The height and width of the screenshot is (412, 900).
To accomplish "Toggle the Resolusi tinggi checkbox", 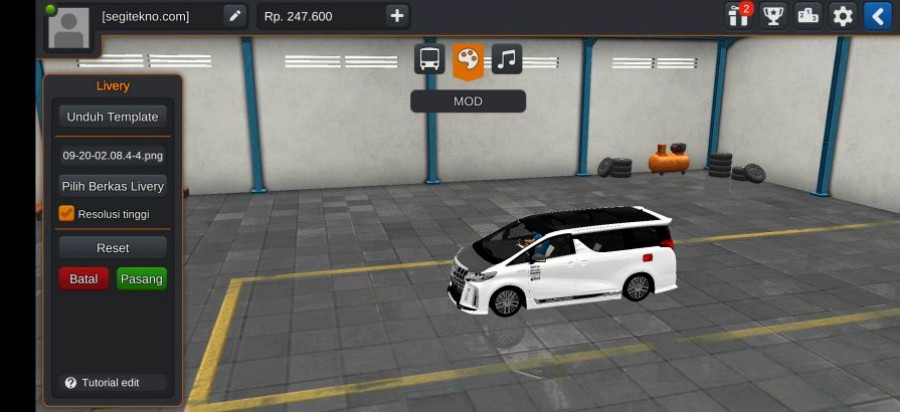I will 67,213.
